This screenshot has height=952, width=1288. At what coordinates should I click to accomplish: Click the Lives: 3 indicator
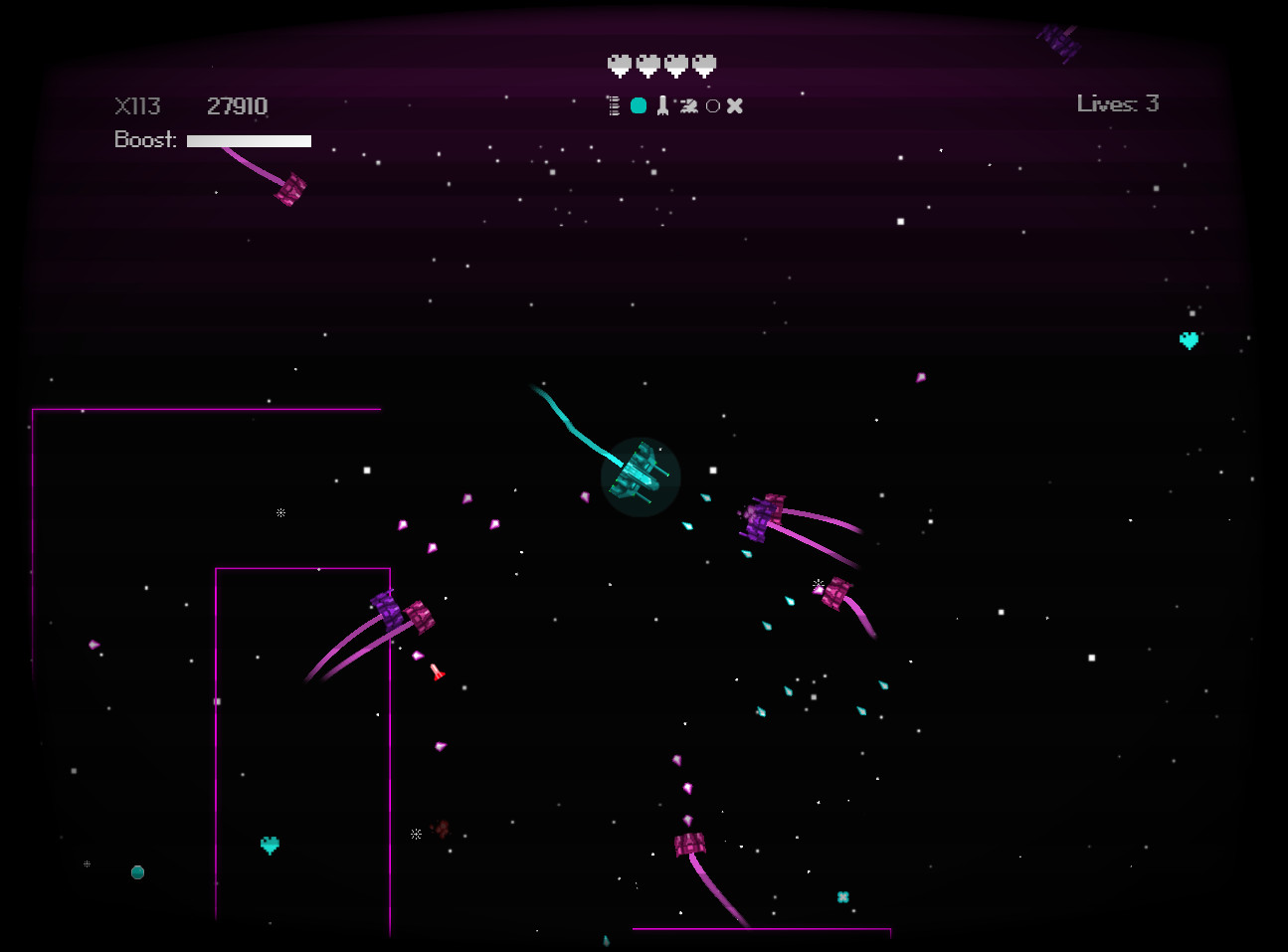pyautogui.click(x=1118, y=102)
